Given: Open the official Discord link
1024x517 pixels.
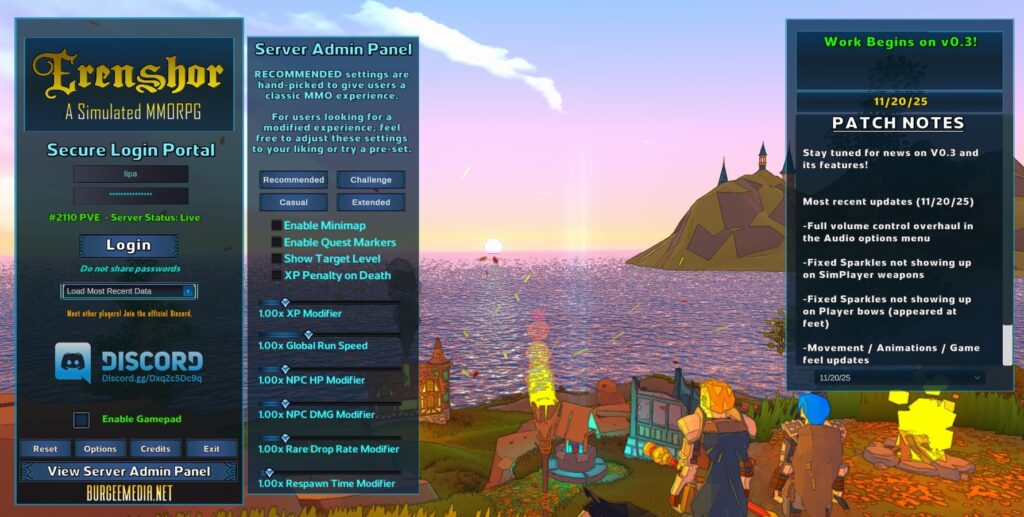Looking at the screenshot, I should pyautogui.click(x=129, y=364).
